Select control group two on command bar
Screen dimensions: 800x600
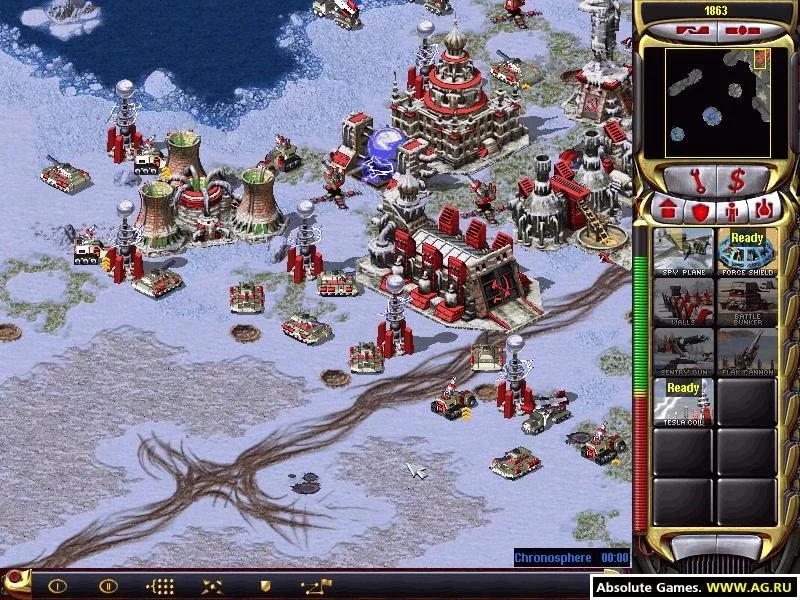(108, 585)
